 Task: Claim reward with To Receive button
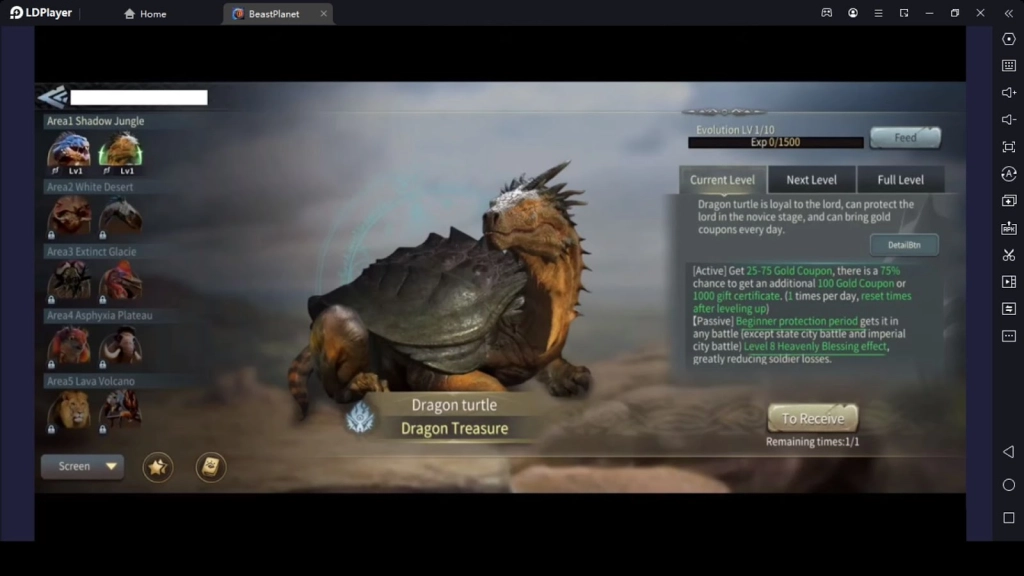(x=812, y=418)
